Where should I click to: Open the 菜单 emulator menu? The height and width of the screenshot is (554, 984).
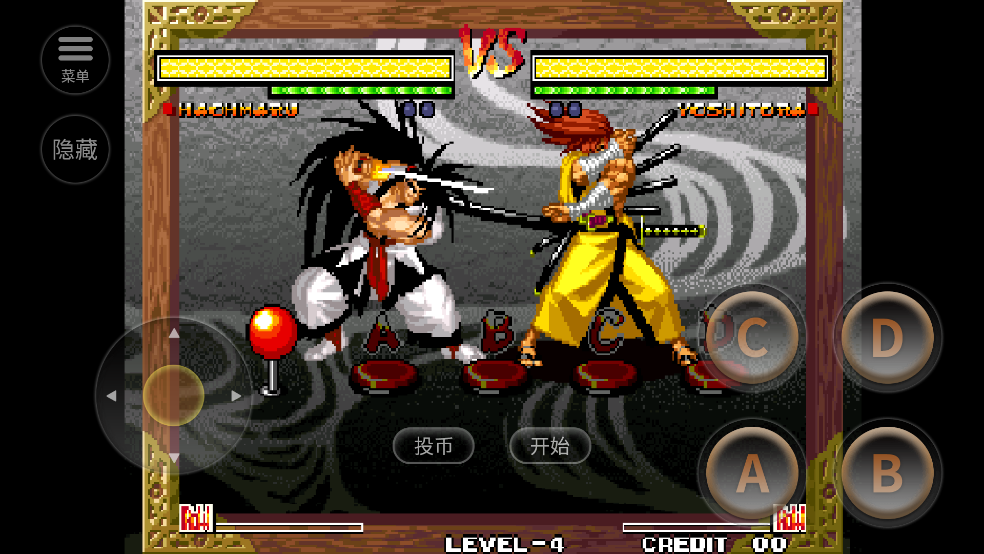tap(75, 59)
